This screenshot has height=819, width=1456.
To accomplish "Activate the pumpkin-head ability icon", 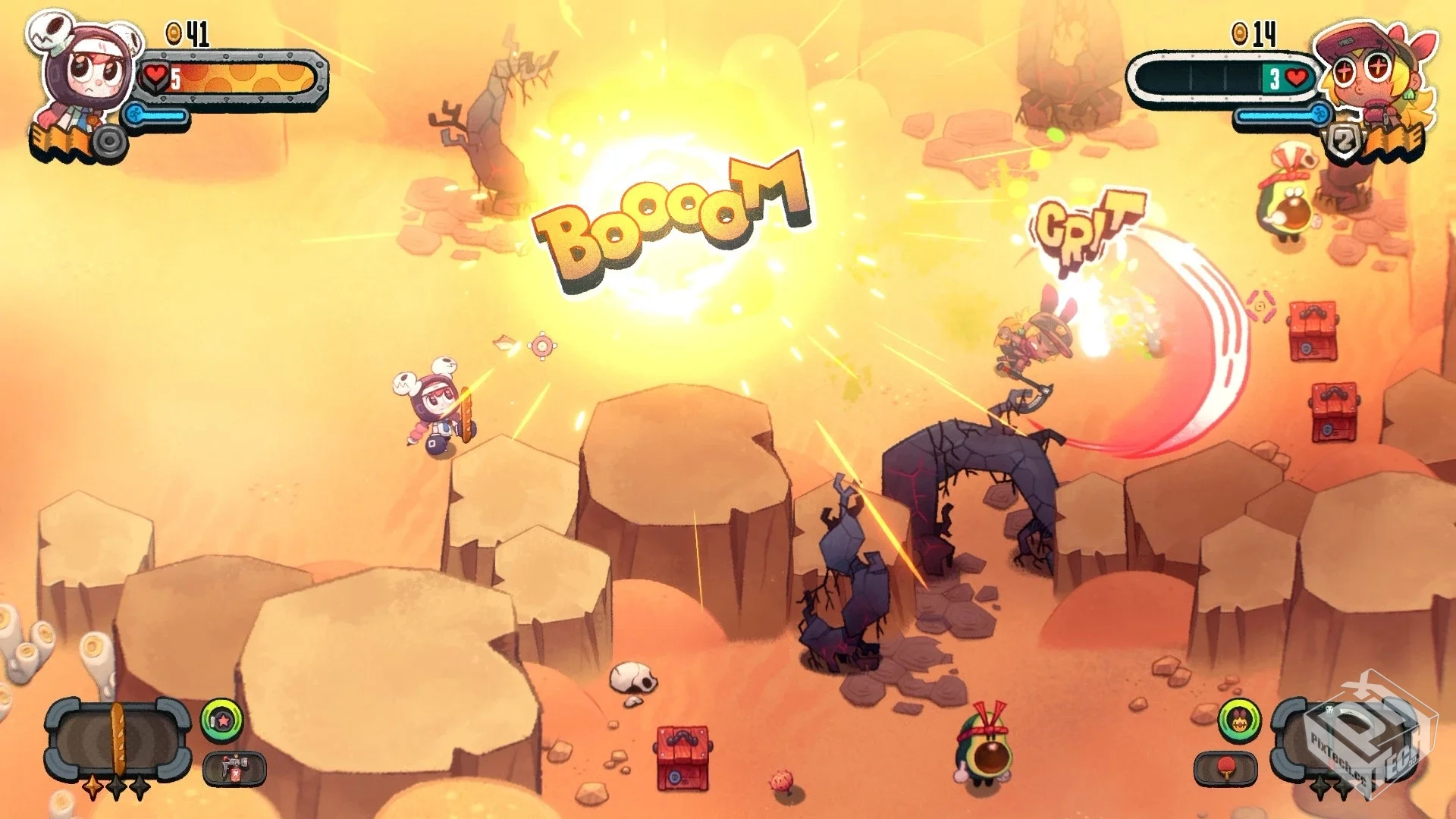I will [1239, 720].
